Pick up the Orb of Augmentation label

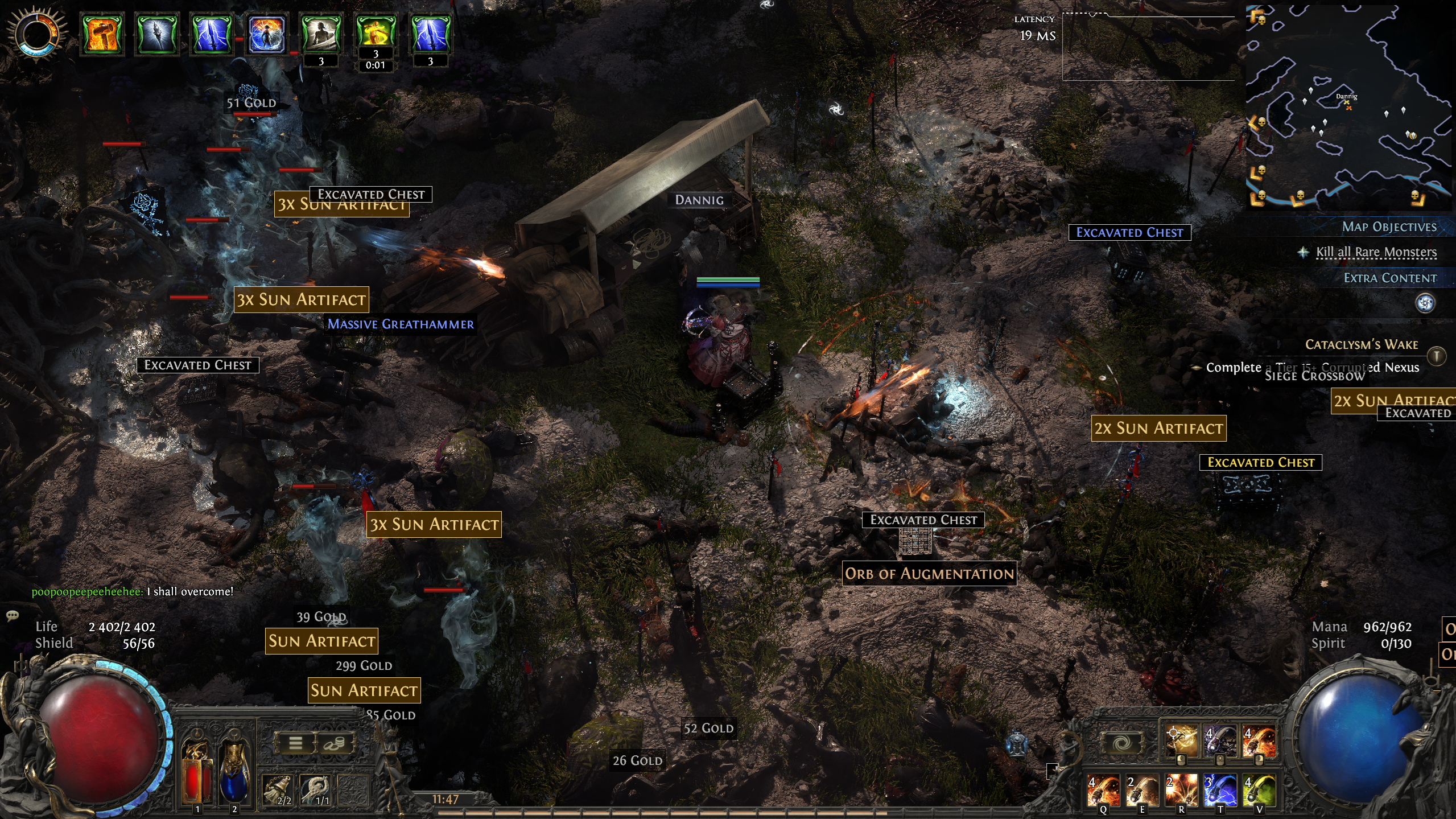929,574
